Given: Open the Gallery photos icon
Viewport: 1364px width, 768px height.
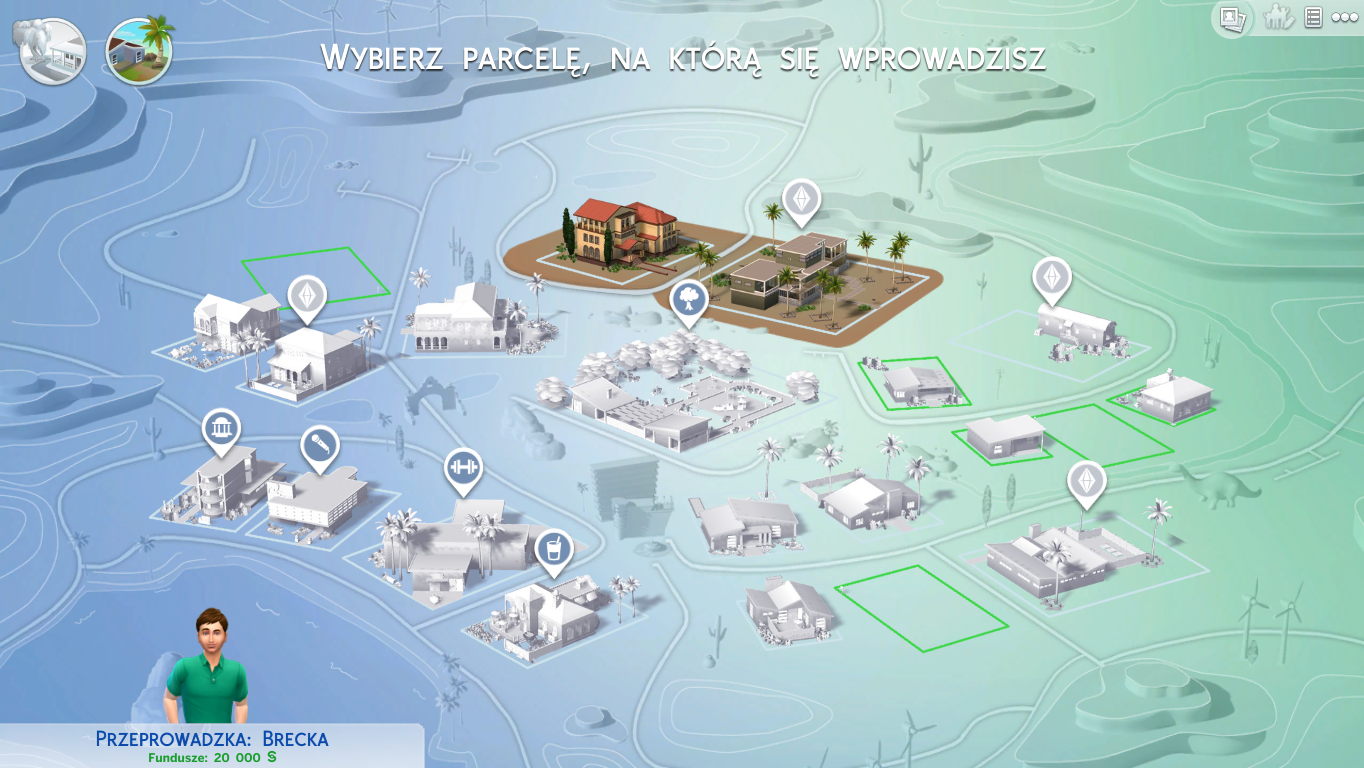Looking at the screenshot, I should point(1233,18).
